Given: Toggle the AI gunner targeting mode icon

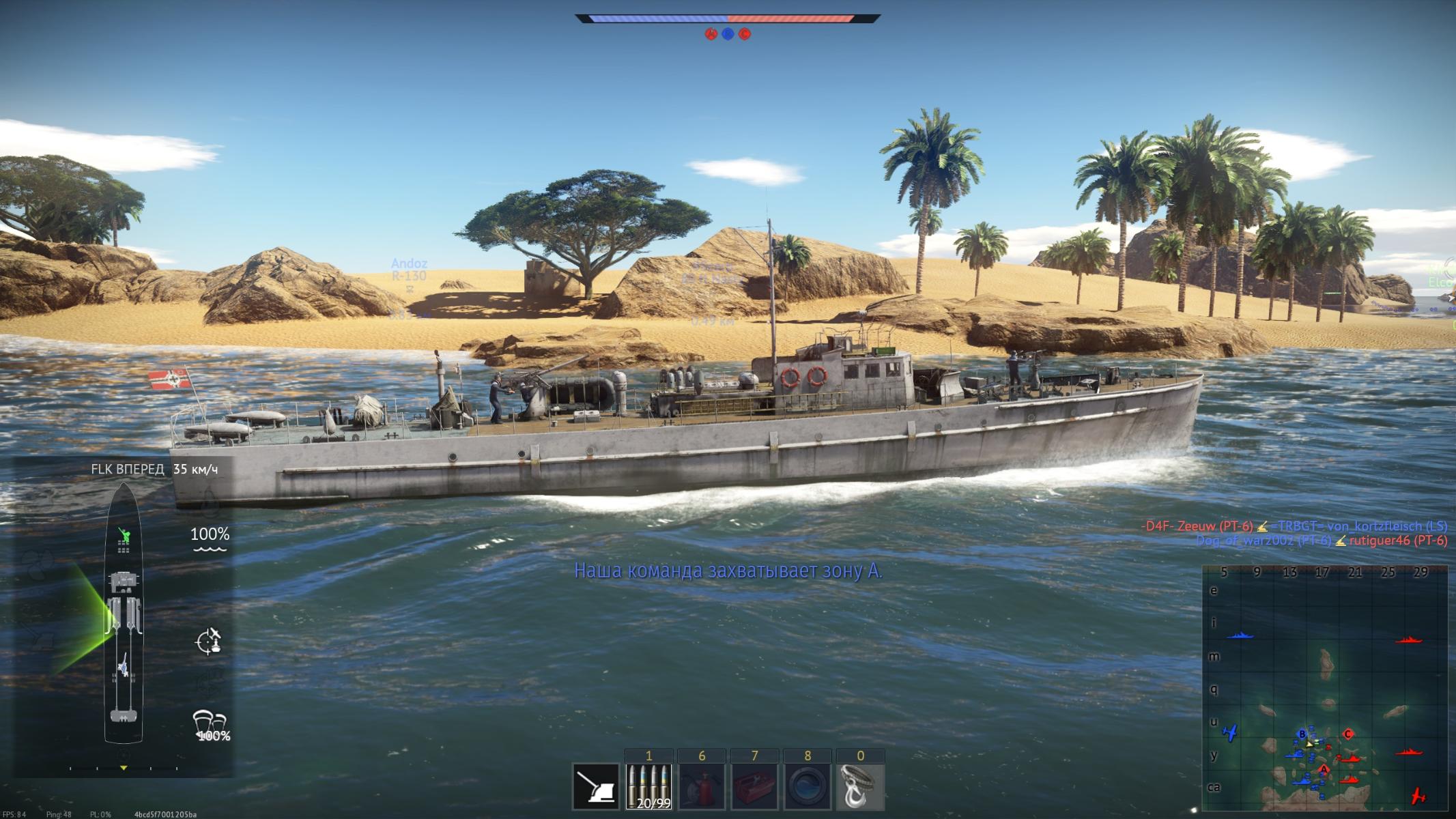Looking at the screenshot, I should (208, 641).
